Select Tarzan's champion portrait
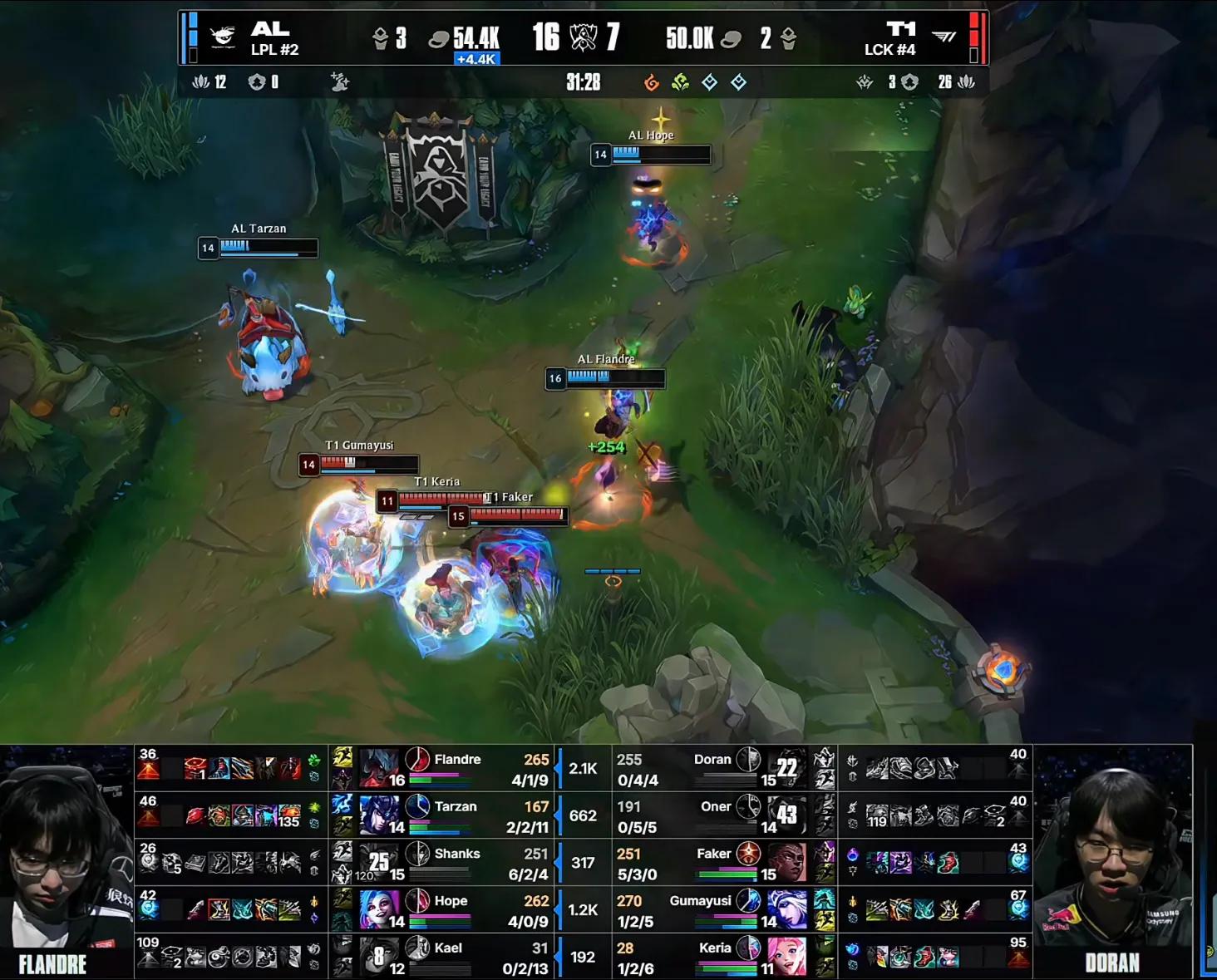The image size is (1217, 980). coord(379,815)
